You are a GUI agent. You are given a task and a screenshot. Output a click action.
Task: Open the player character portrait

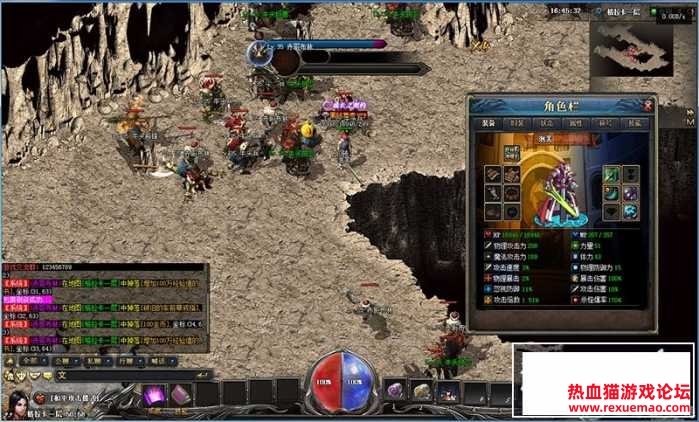click(x=17, y=402)
